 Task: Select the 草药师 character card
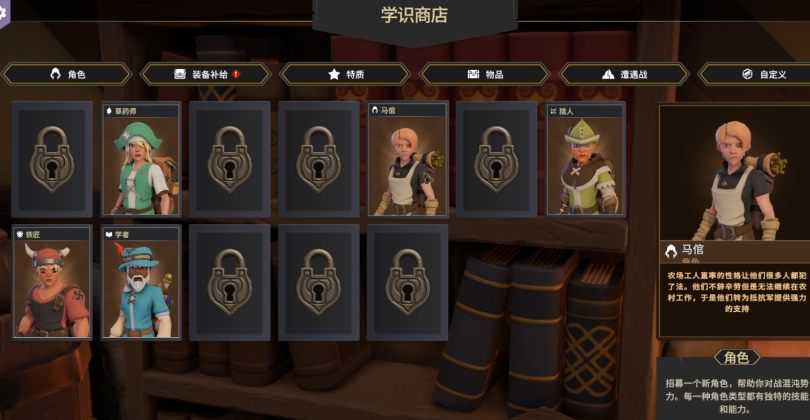[x=141, y=160]
